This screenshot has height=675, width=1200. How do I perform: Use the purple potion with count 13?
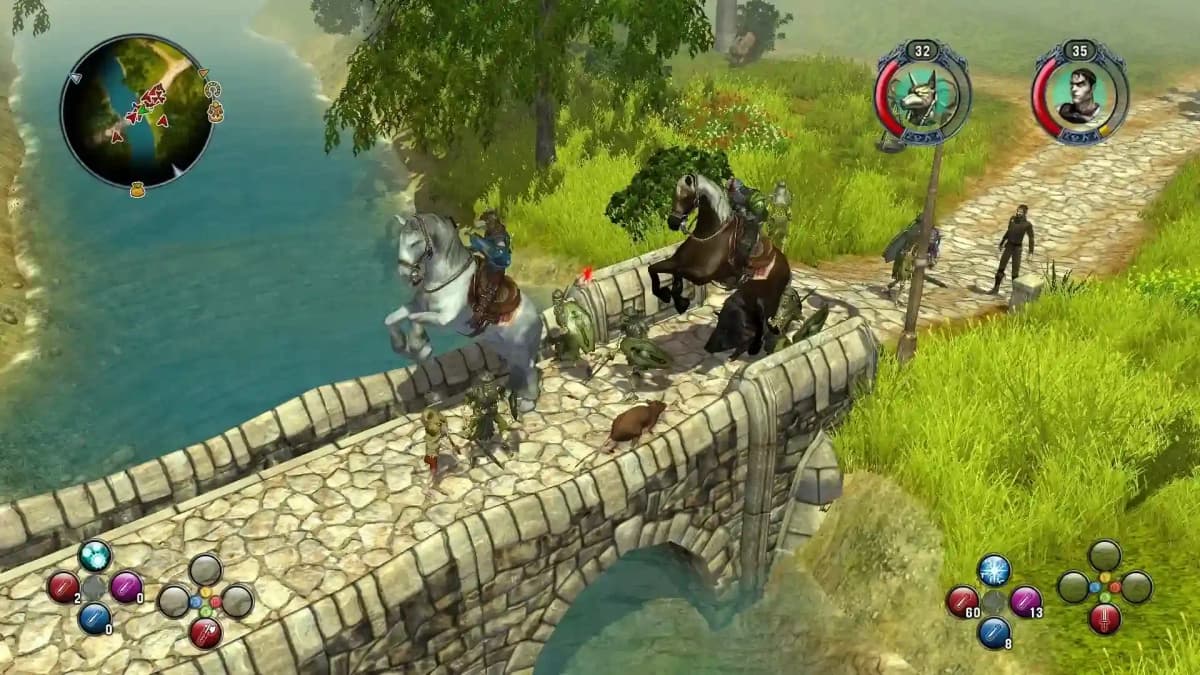[x=1025, y=601]
